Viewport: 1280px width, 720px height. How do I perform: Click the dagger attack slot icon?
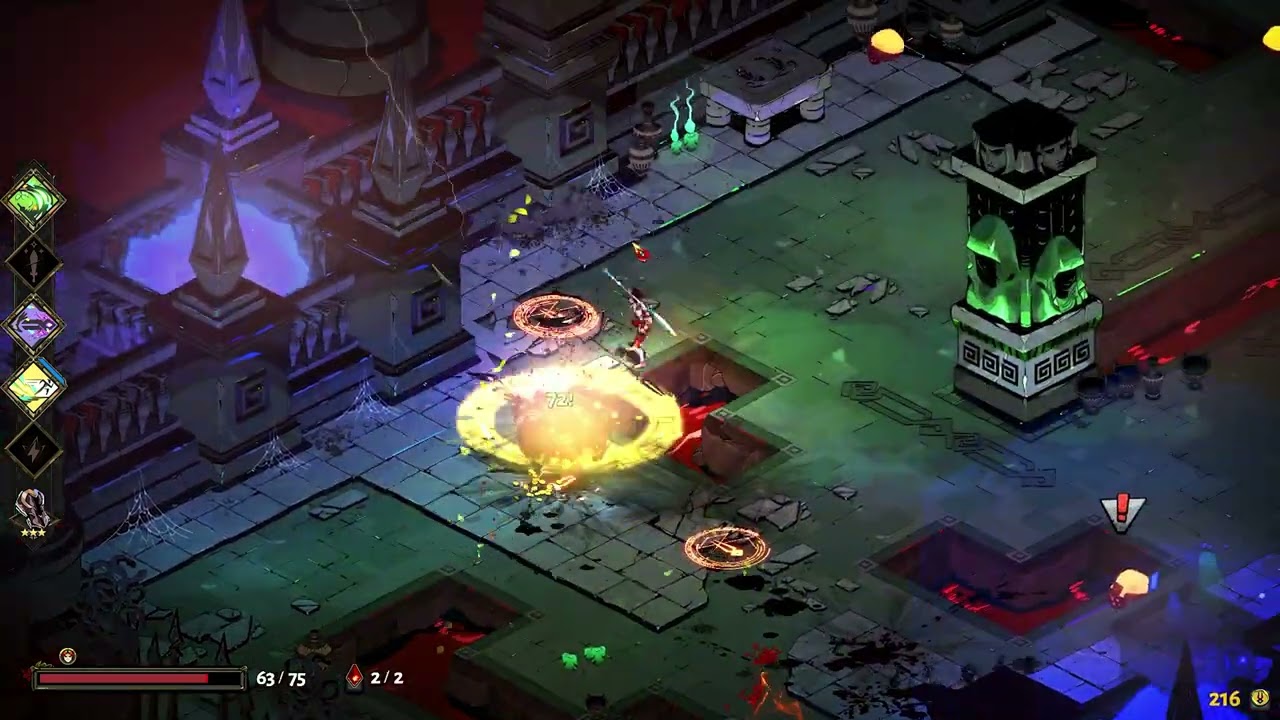32,262
